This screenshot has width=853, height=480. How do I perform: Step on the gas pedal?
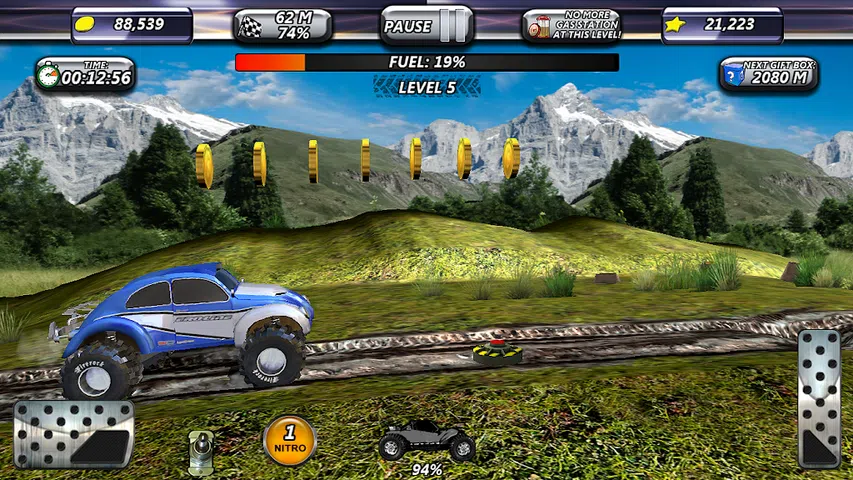point(819,398)
